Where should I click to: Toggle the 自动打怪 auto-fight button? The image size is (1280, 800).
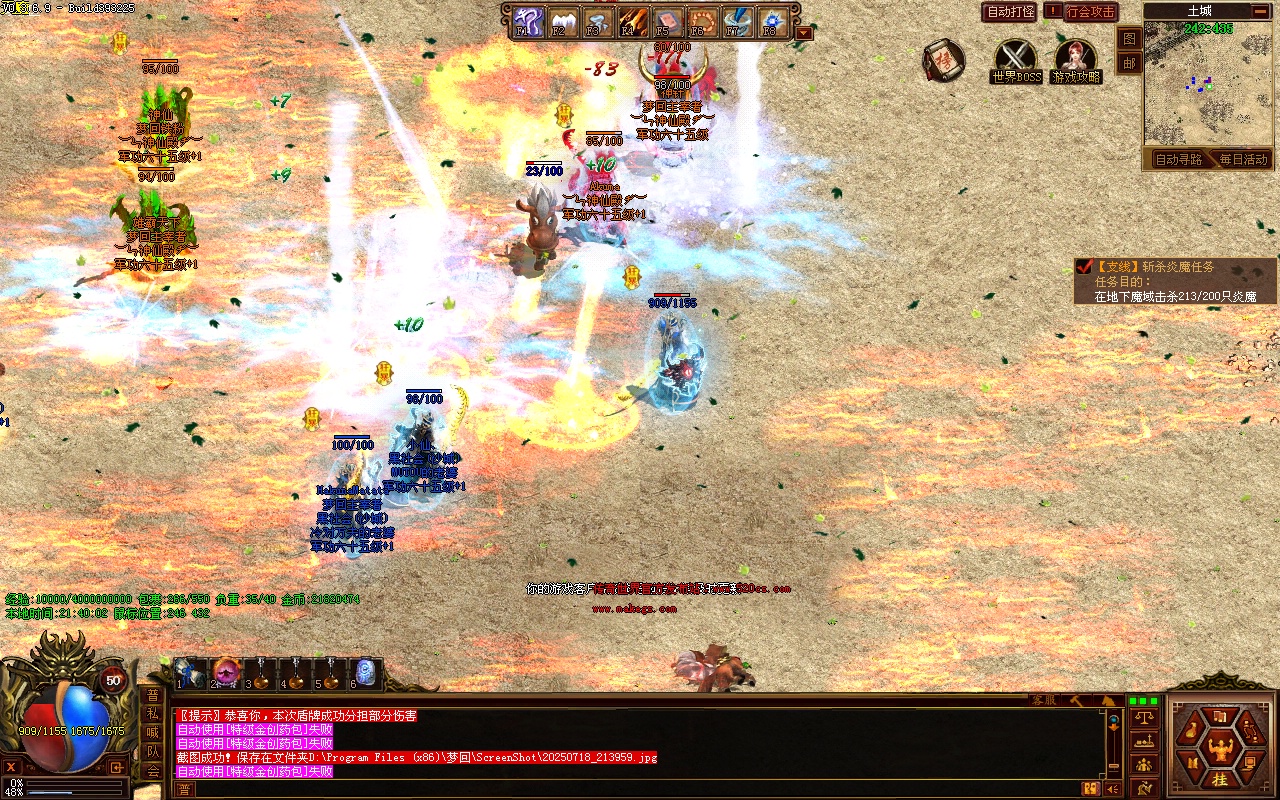click(x=1010, y=12)
